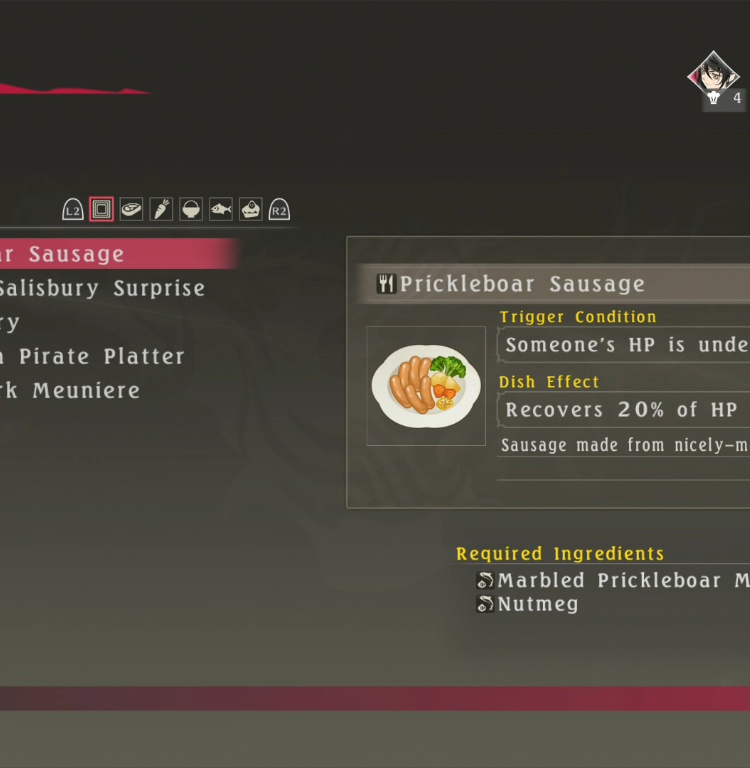Switch to the fish dishes tab
This screenshot has height=768, width=750.
(x=221, y=209)
